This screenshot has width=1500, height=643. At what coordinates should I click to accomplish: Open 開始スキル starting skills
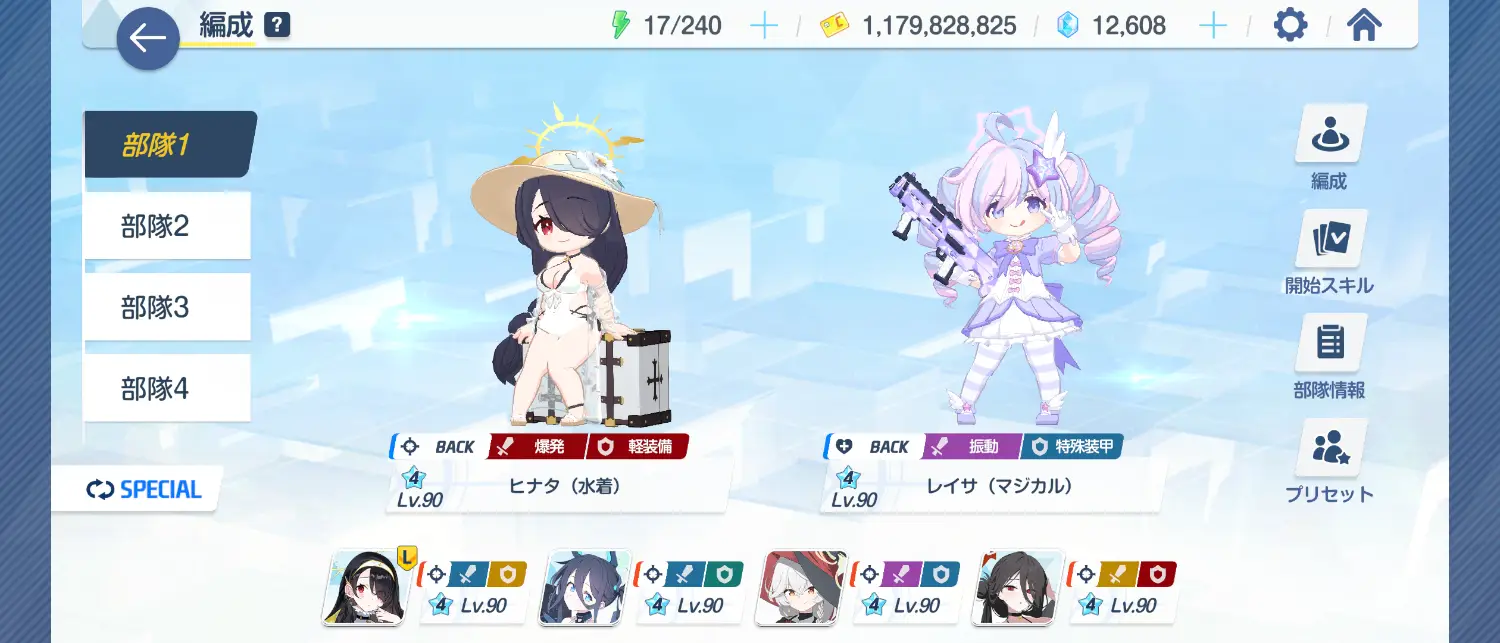[x=1329, y=252]
